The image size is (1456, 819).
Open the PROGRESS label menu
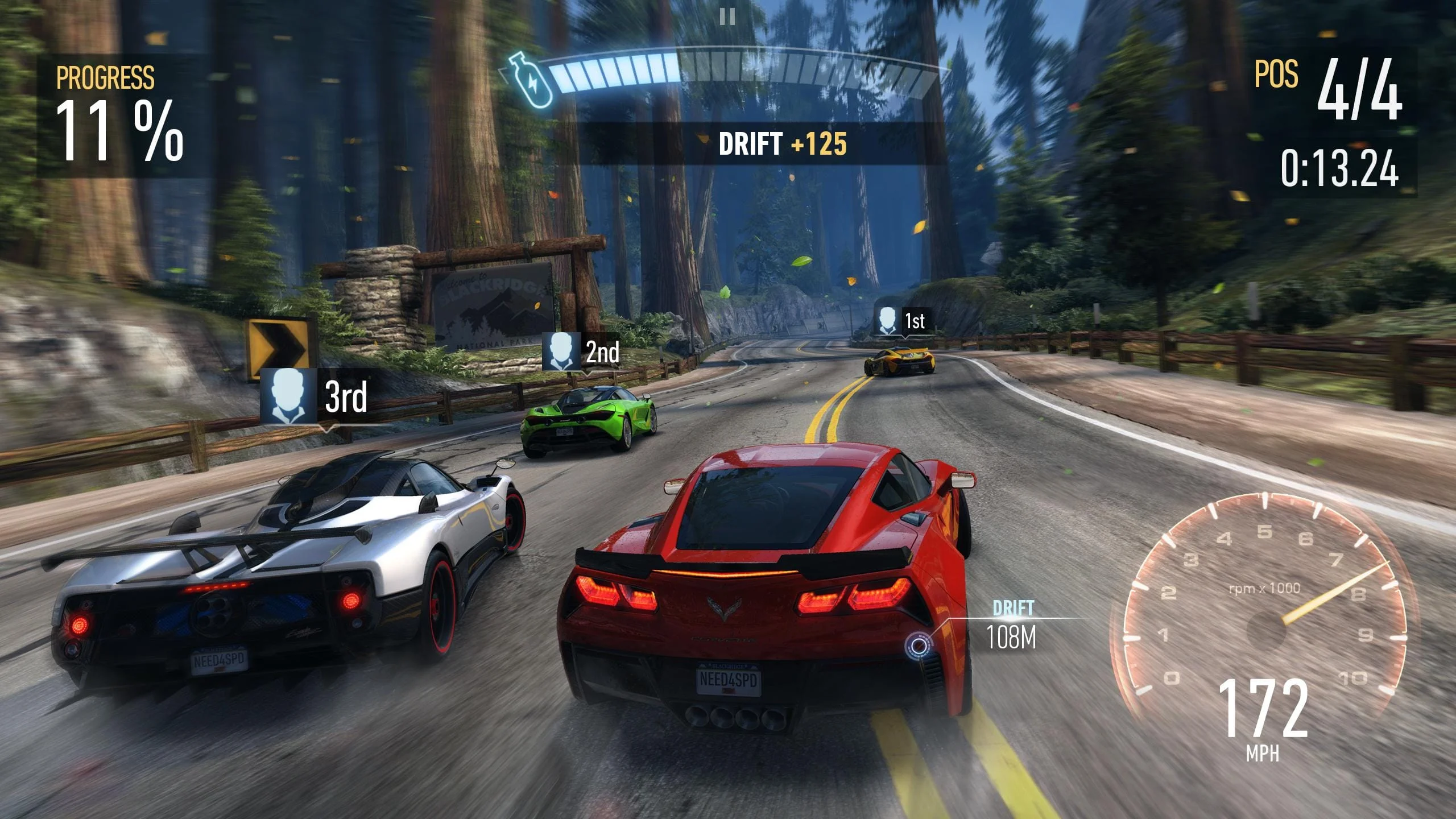click(106, 75)
